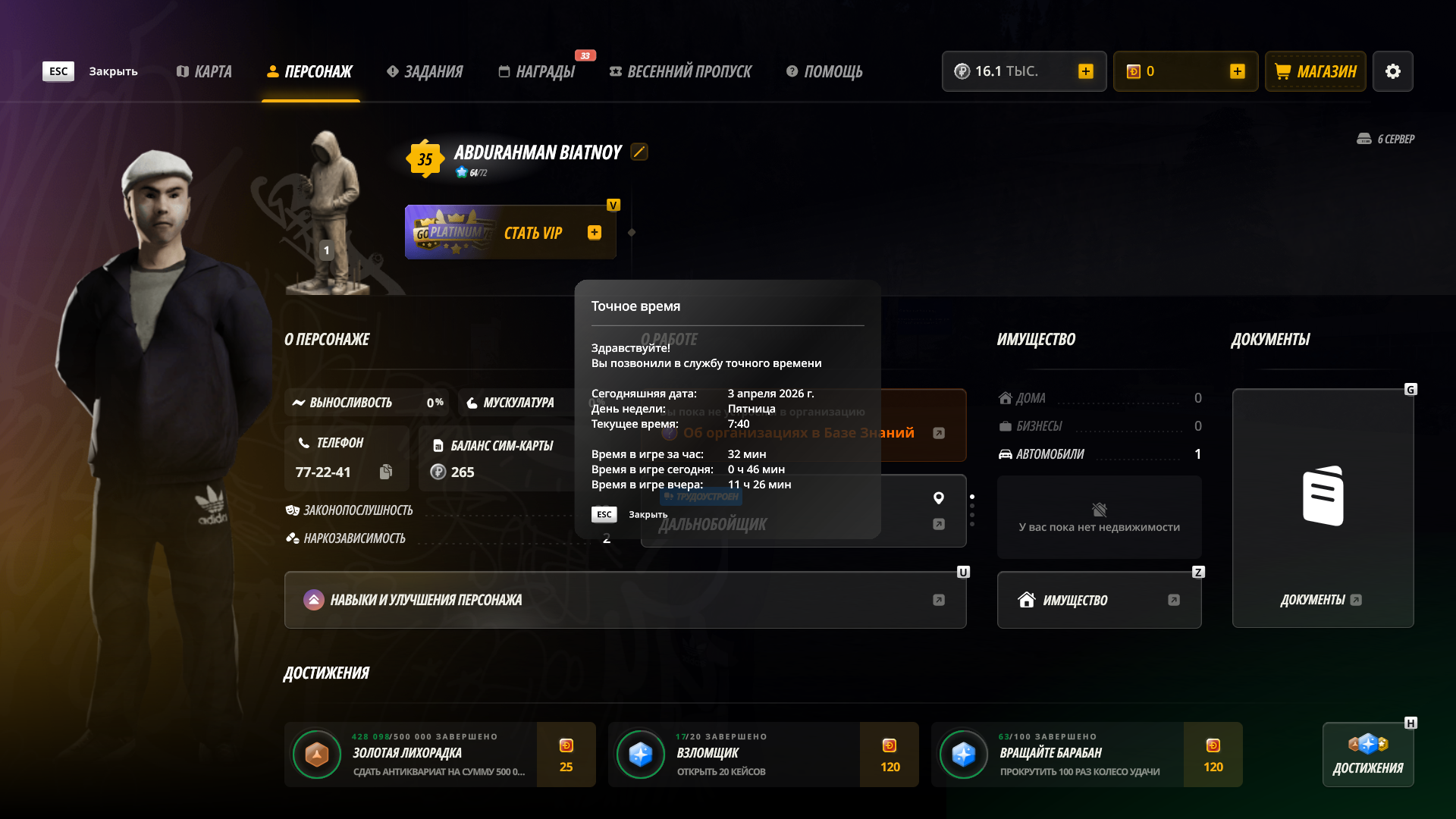Select the Помощь tab

point(824,71)
